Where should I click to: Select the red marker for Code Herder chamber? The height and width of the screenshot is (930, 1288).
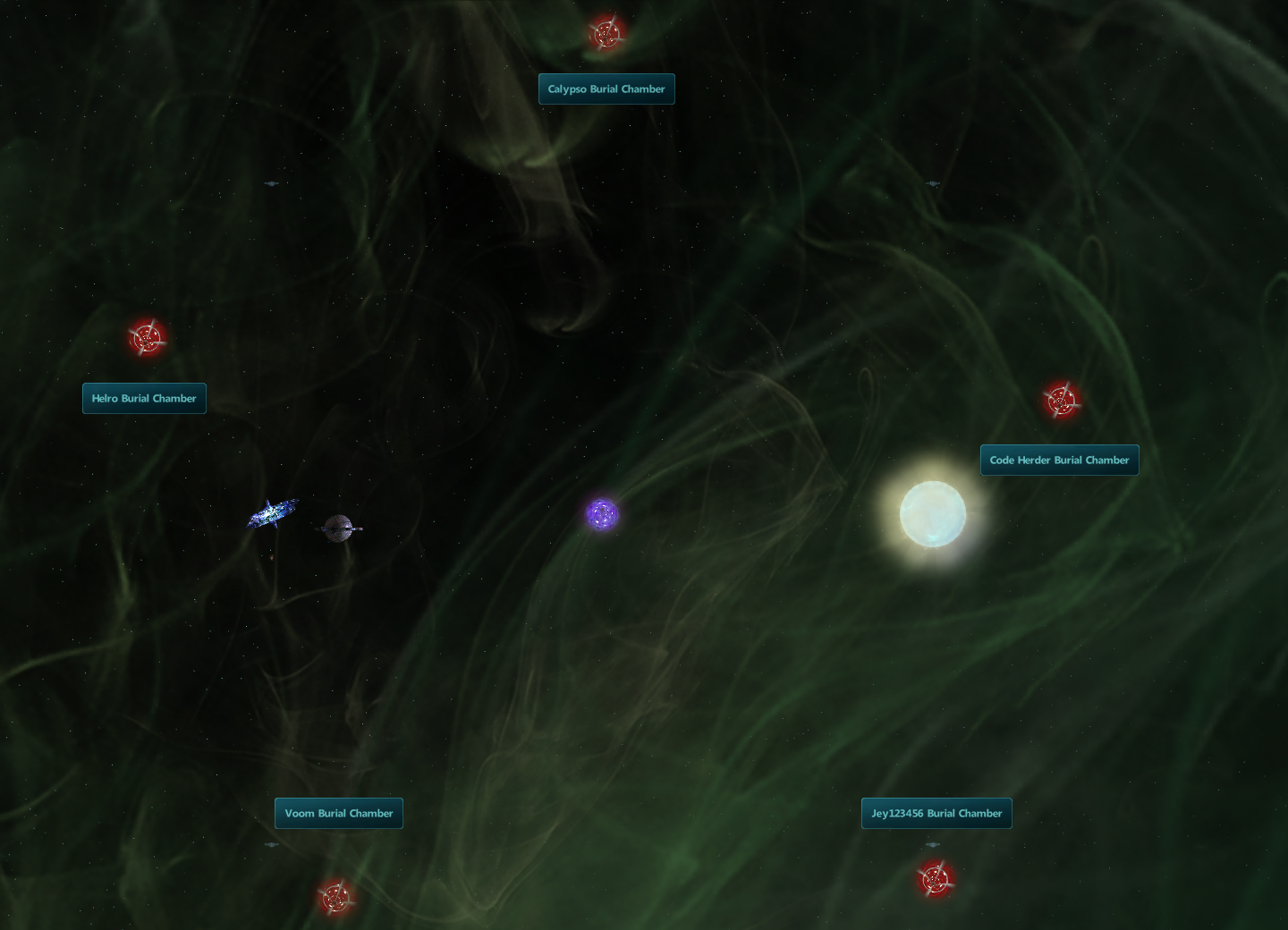point(1061,401)
